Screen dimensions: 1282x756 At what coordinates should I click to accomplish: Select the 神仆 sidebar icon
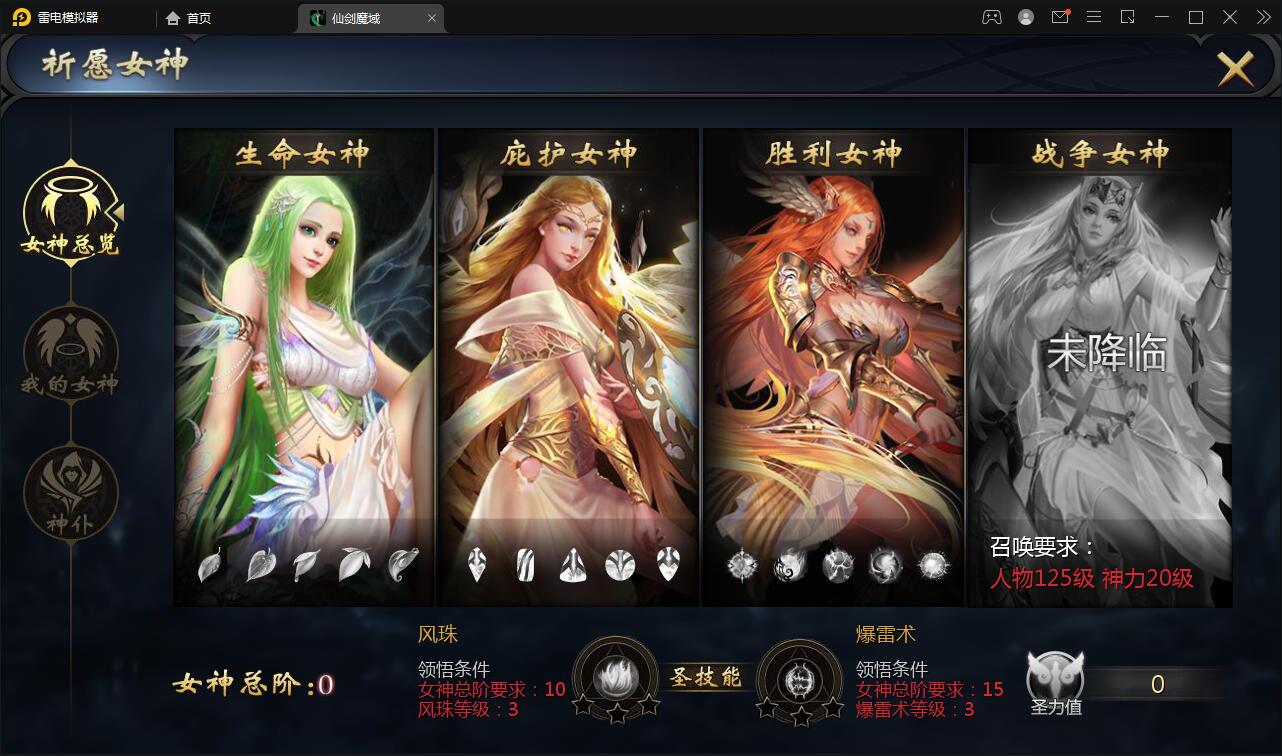(68, 492)
